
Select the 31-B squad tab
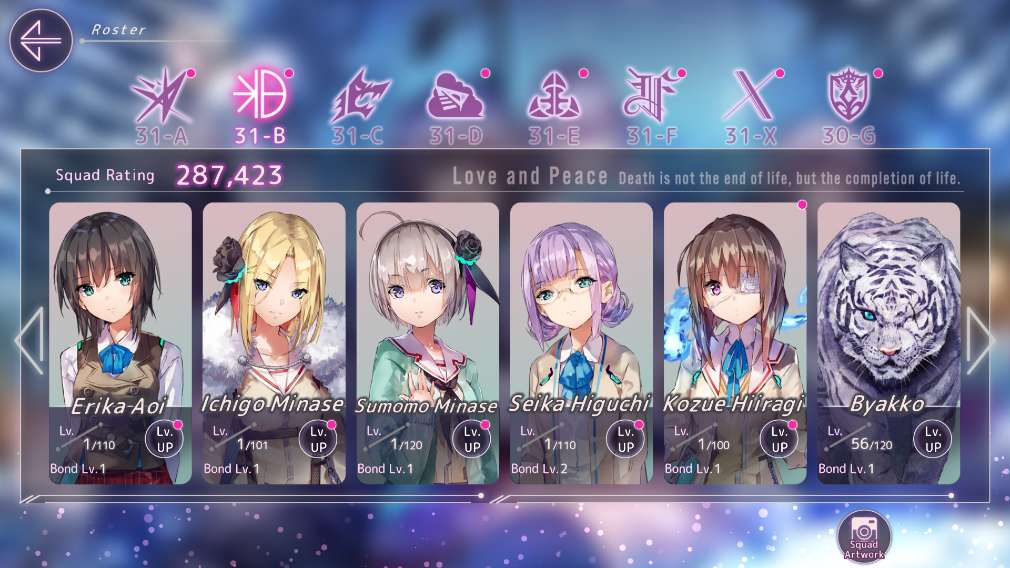(260, 103)
